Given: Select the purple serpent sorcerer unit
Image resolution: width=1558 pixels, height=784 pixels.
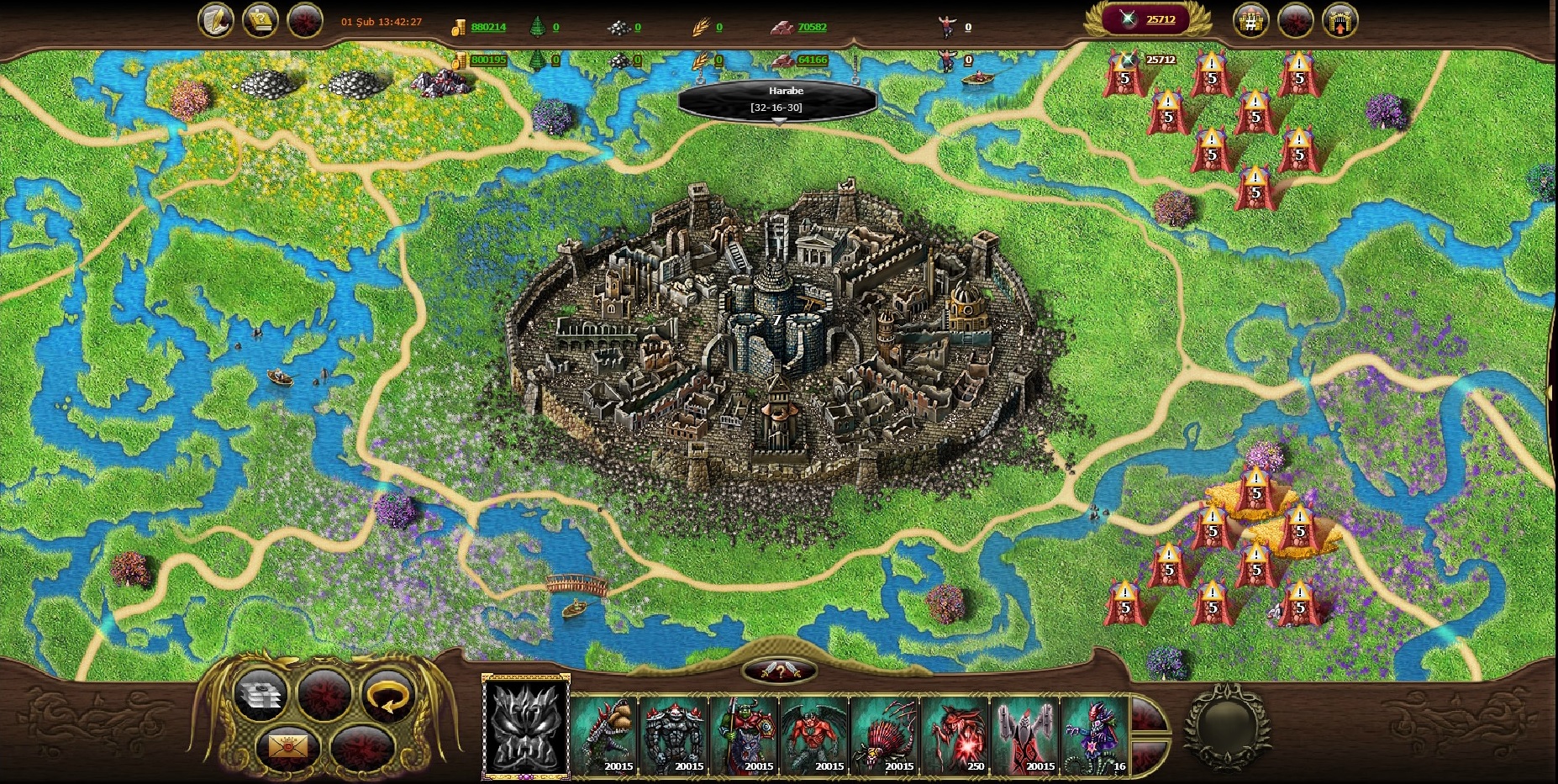Looking at the screenshot, I should [1095, 734].
